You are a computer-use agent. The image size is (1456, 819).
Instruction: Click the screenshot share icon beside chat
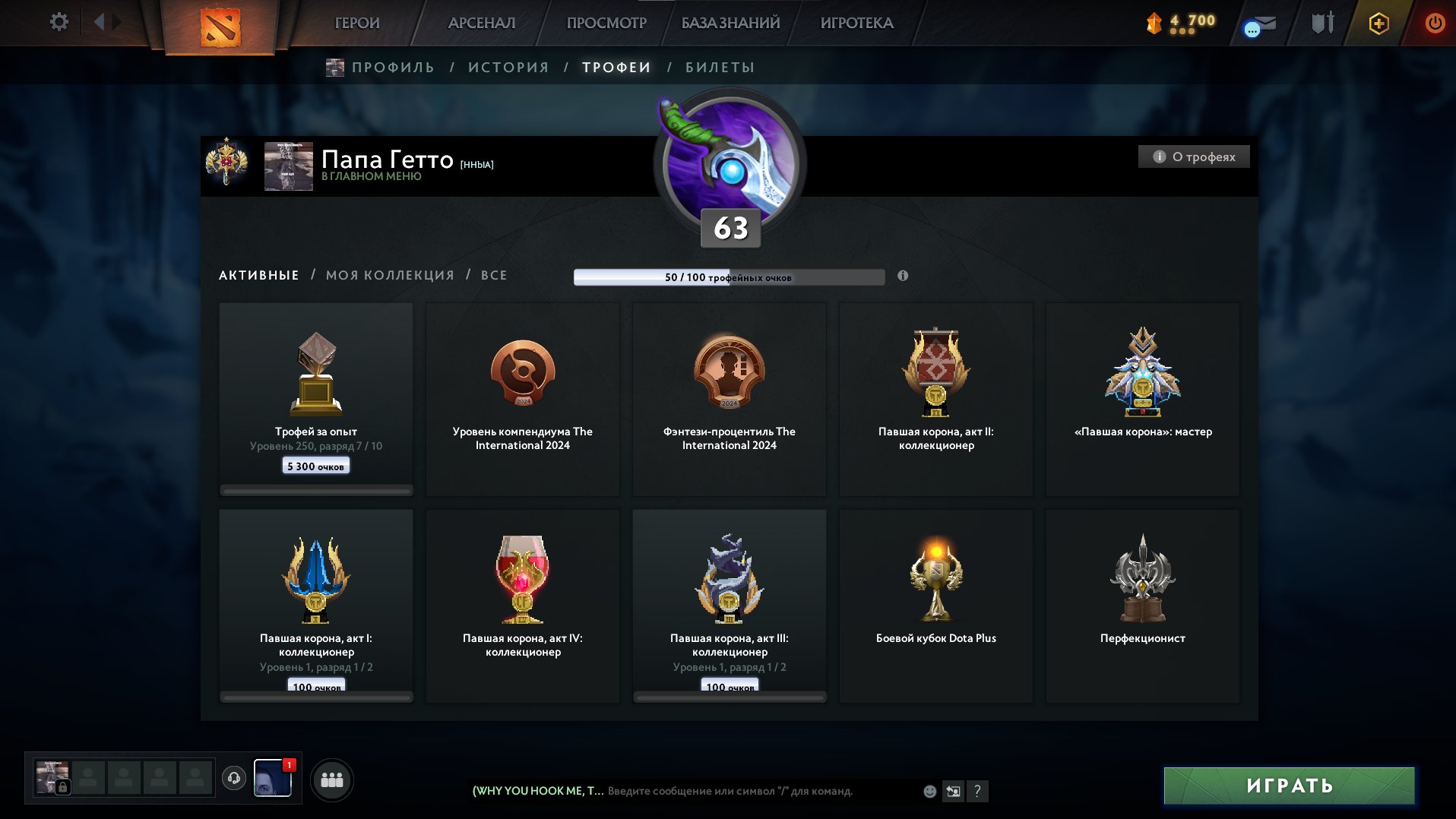click(x=954, y=791)
